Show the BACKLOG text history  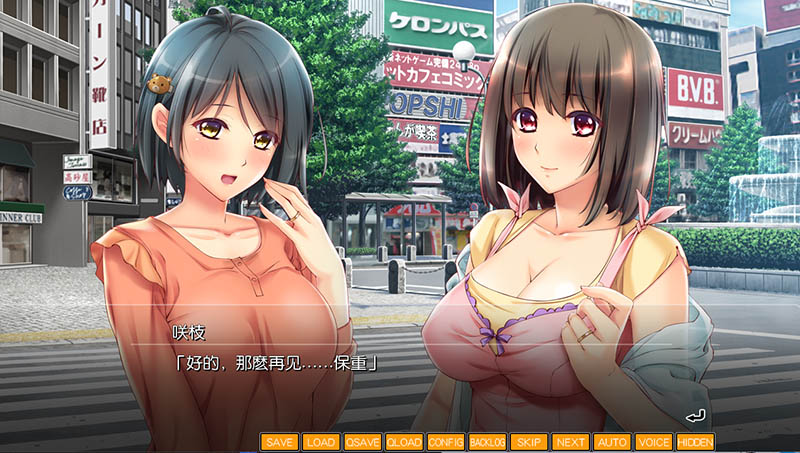(487, 441)
